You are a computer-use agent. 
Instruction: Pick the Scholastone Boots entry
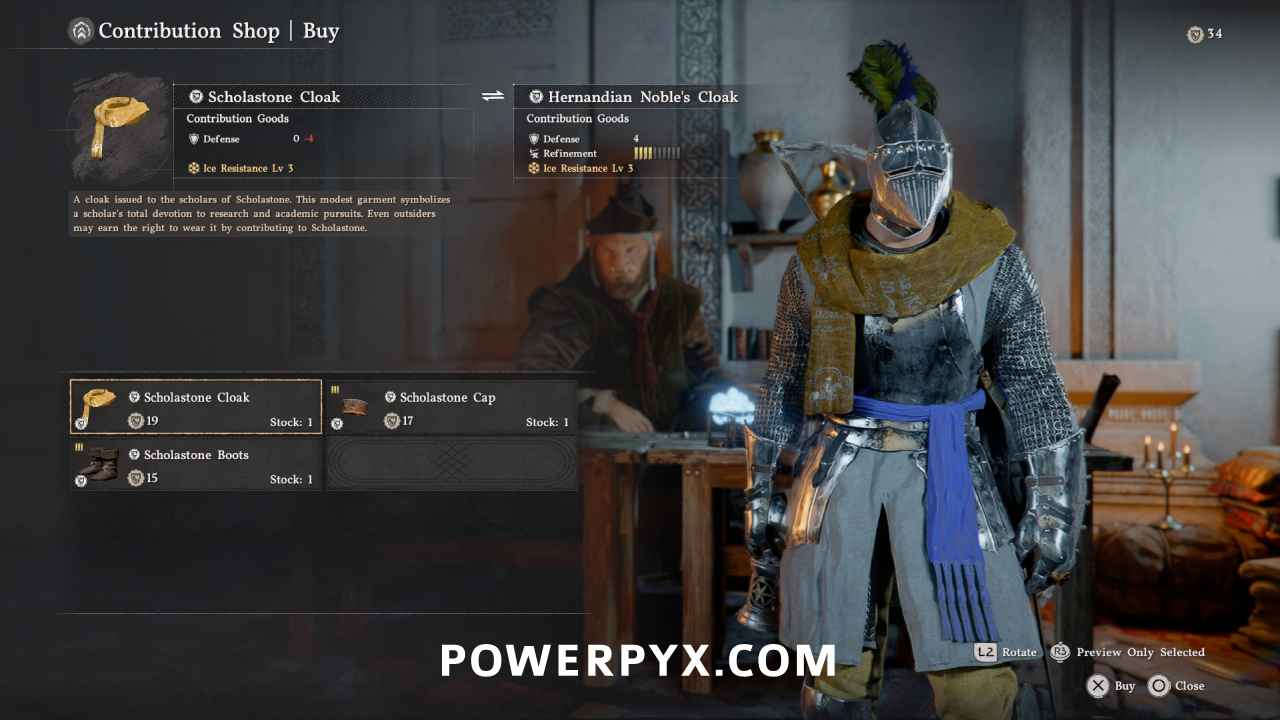coord(196,465)
